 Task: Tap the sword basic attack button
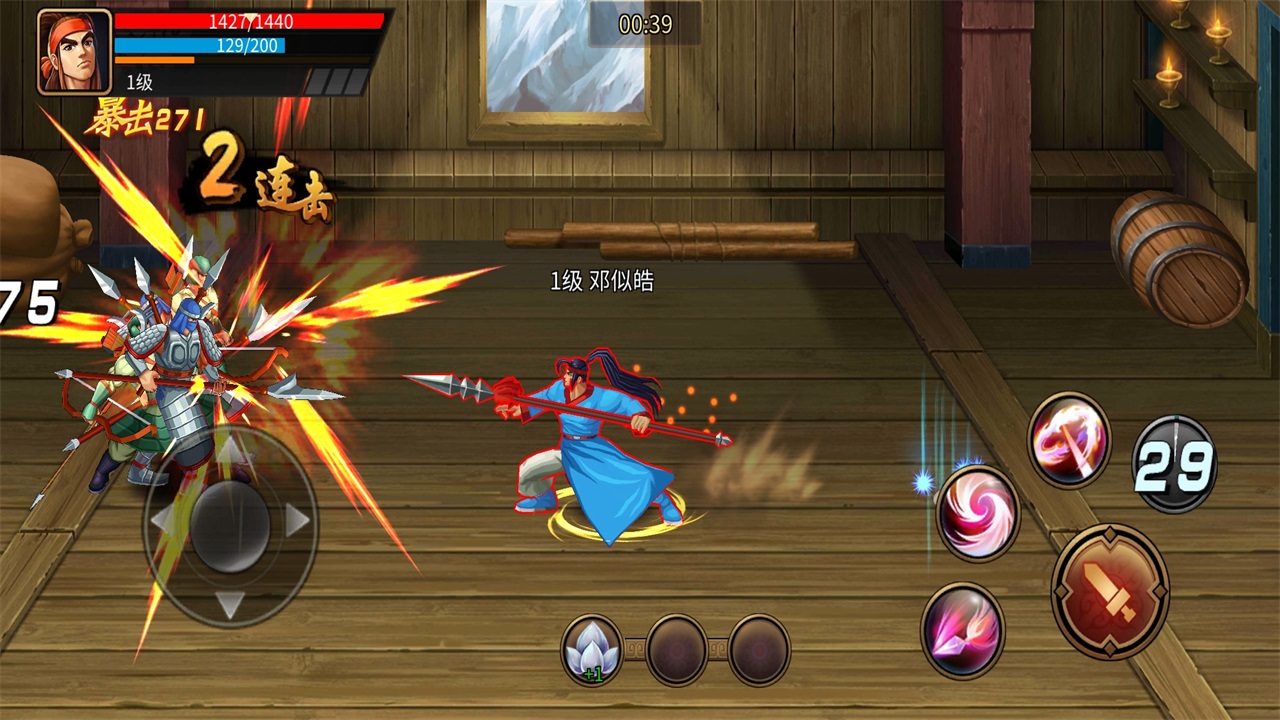1110,591
